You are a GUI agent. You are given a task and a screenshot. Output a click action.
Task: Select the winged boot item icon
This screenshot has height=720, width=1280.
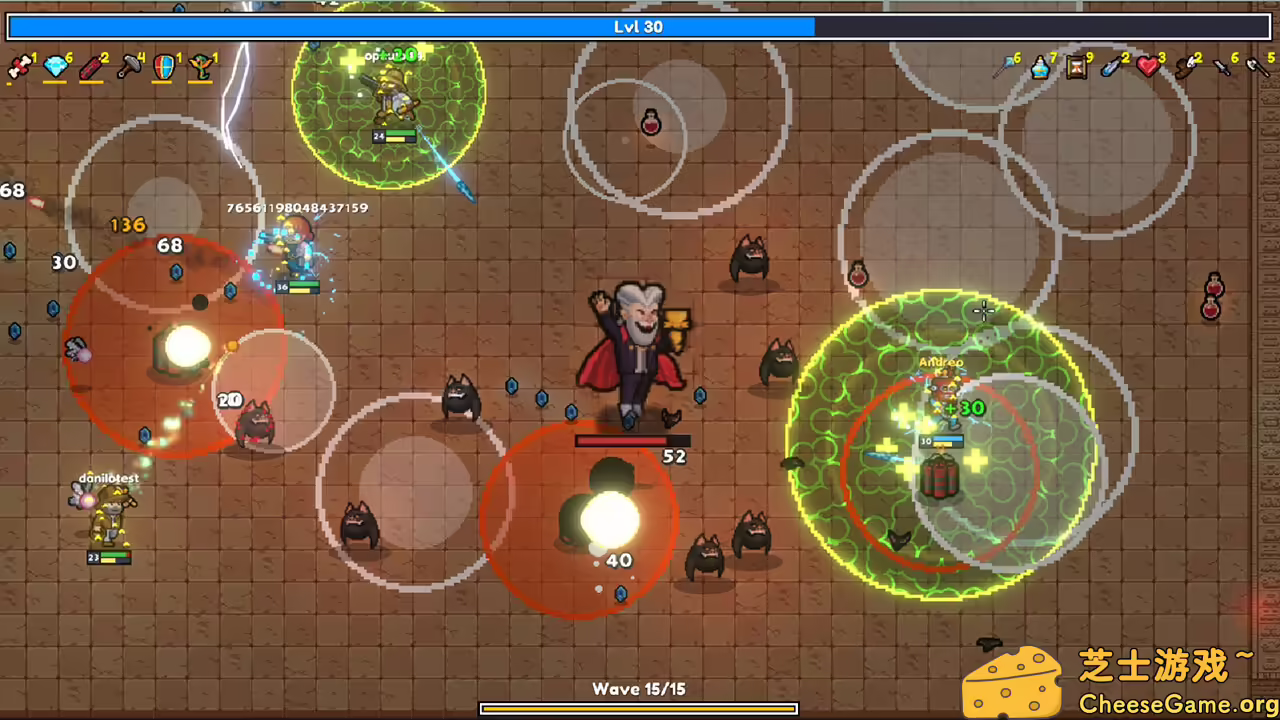coord(1185,68)
